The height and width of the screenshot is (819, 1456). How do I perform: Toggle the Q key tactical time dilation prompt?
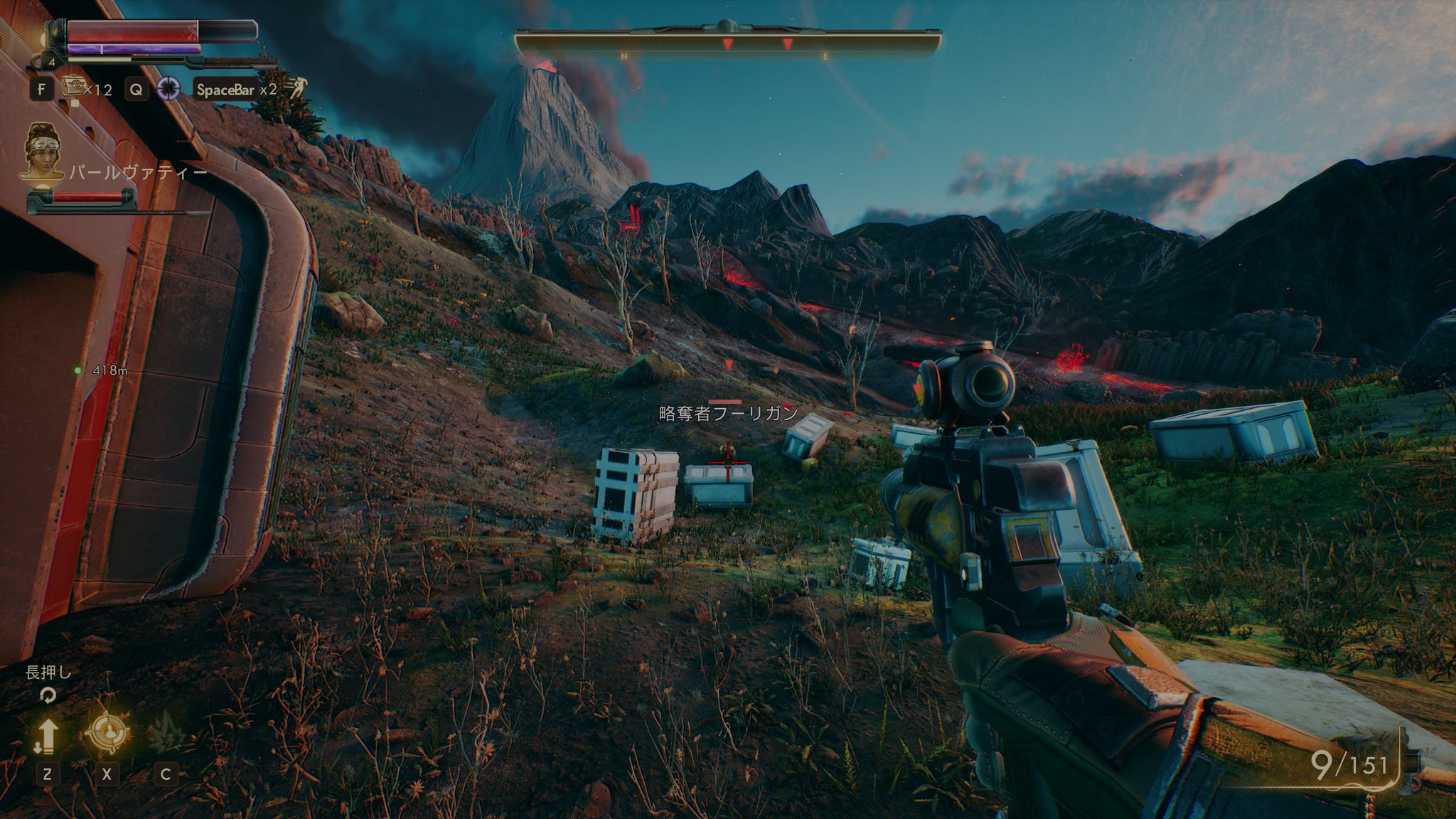click(x=137, y=90)
